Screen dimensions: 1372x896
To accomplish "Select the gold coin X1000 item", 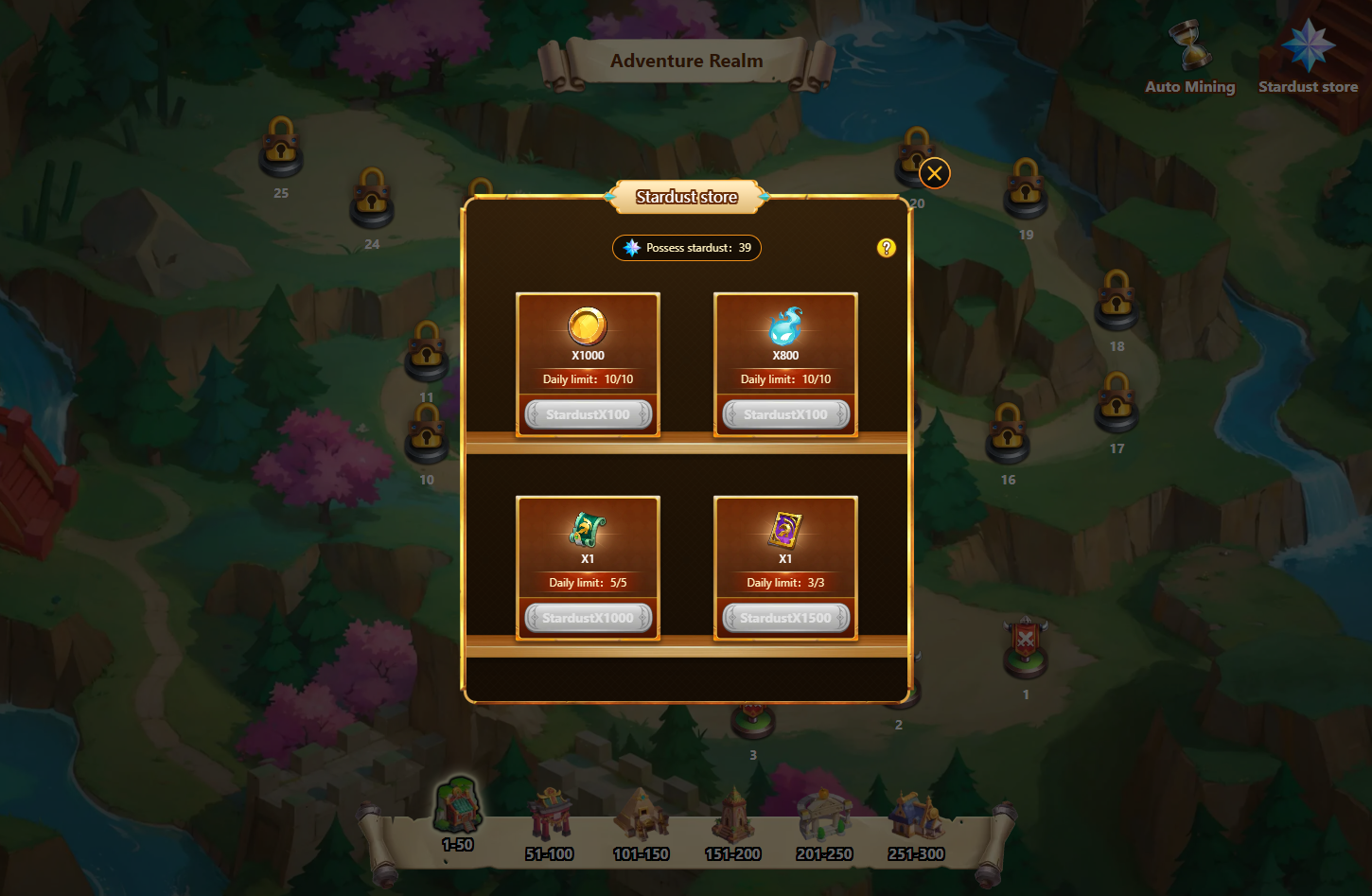I will click(x=587, y=327).
